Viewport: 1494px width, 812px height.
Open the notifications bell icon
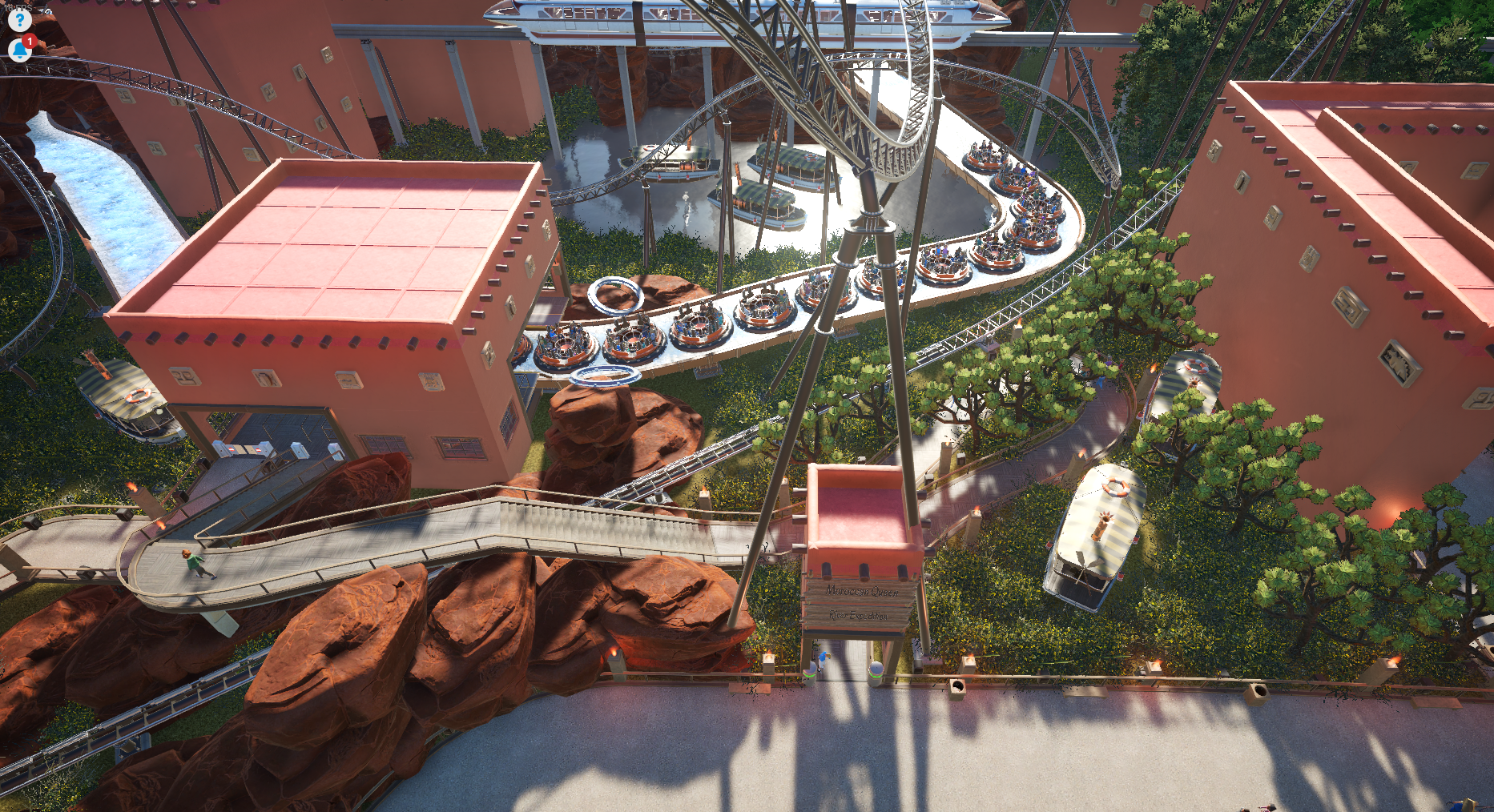pos(19,50)
